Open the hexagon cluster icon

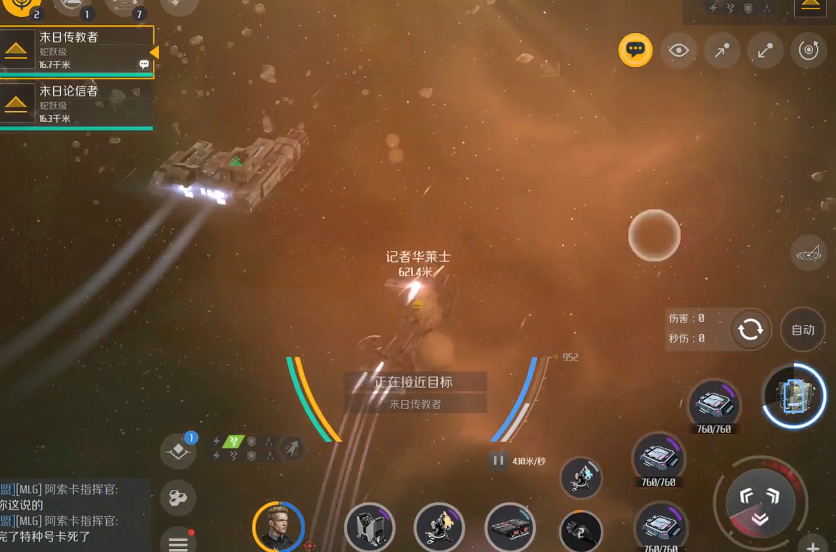click(x=178, y=497)
